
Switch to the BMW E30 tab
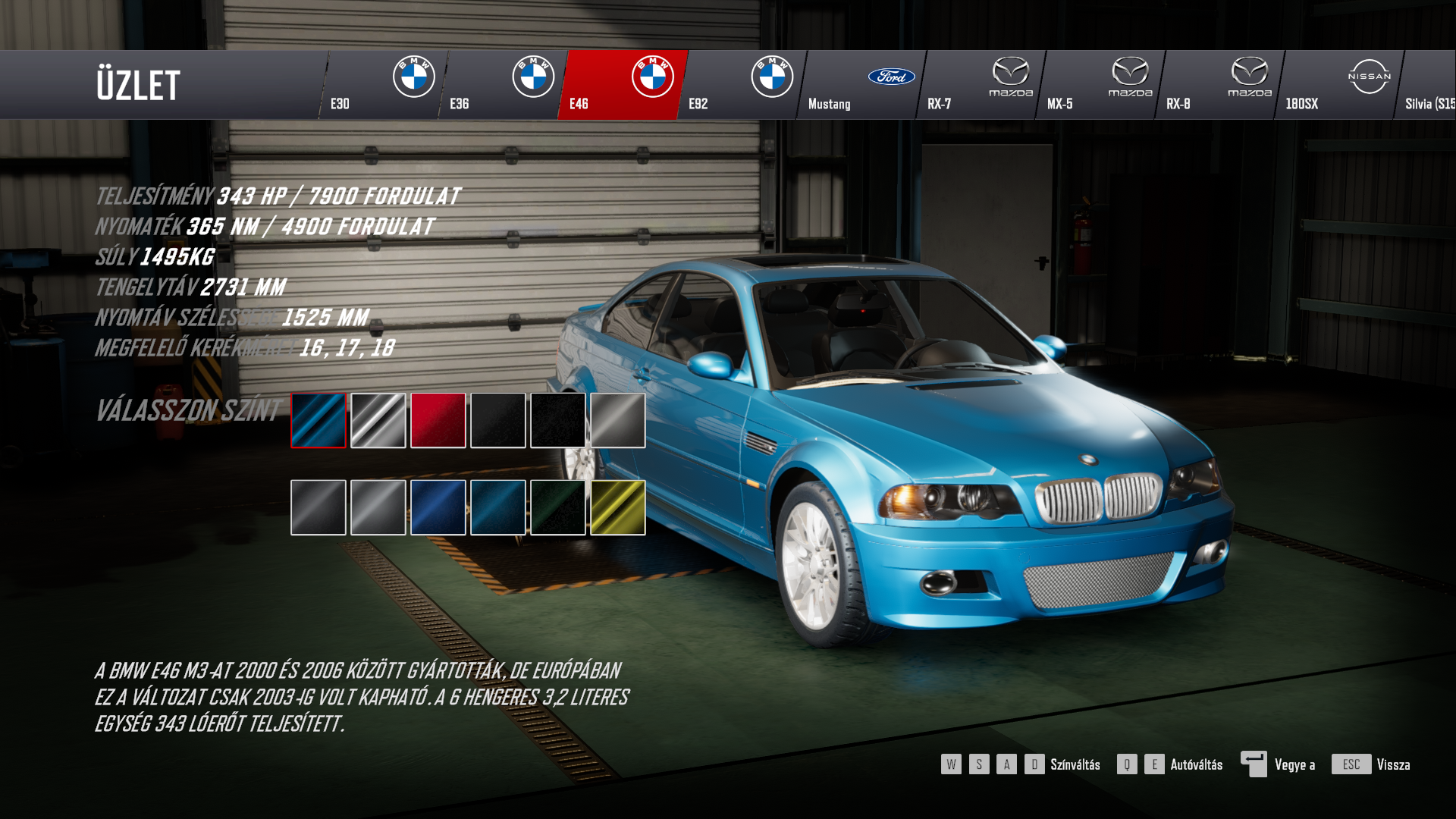[x=382, y=85]
